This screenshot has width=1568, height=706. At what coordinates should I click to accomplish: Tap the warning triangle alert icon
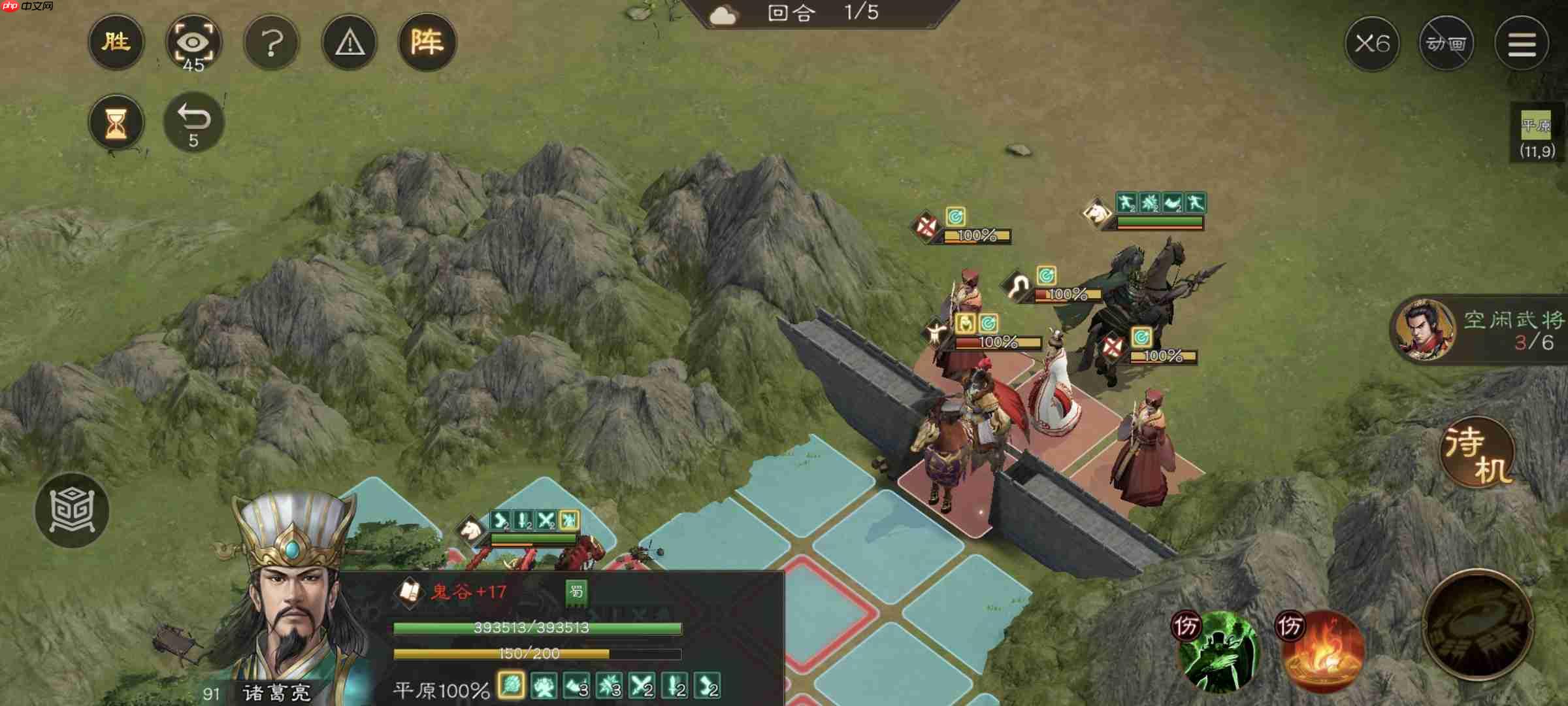pos(349,42)
